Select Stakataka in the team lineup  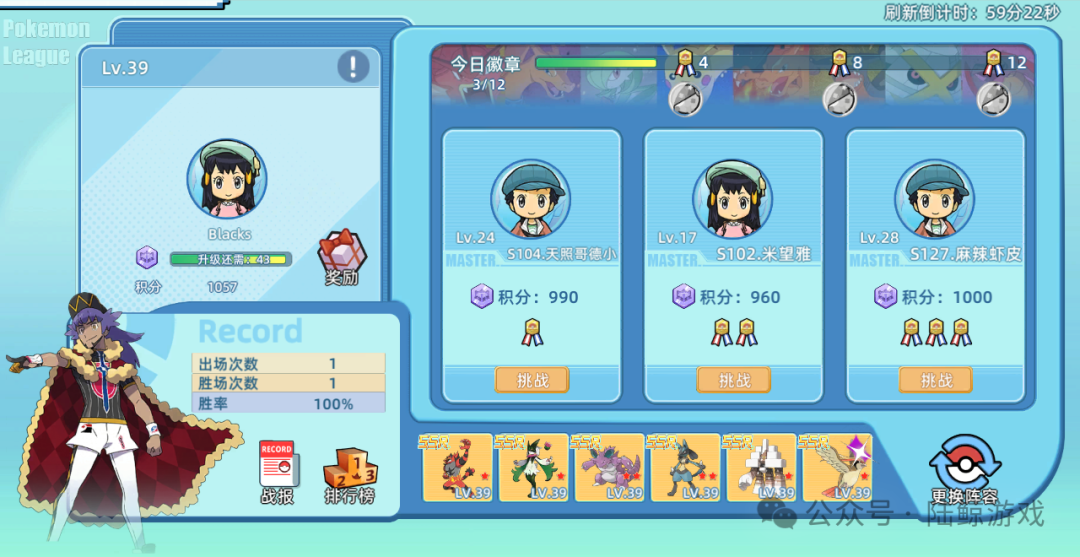click(761, 467)
